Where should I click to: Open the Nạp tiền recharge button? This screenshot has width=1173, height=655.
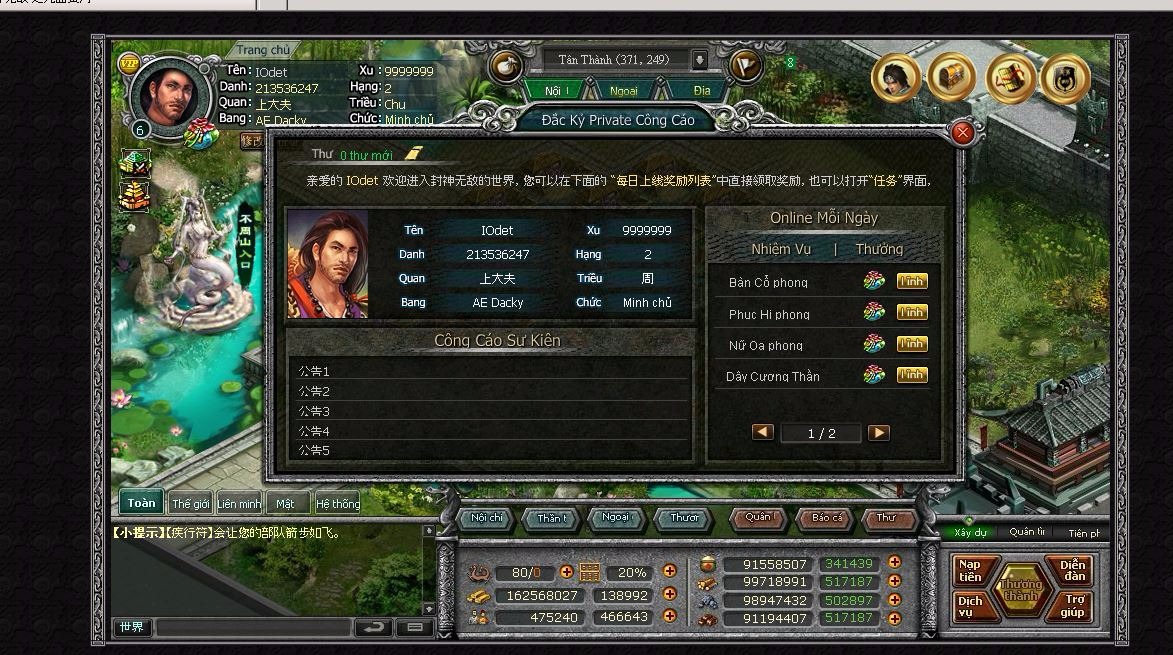(x=970, y=571)
